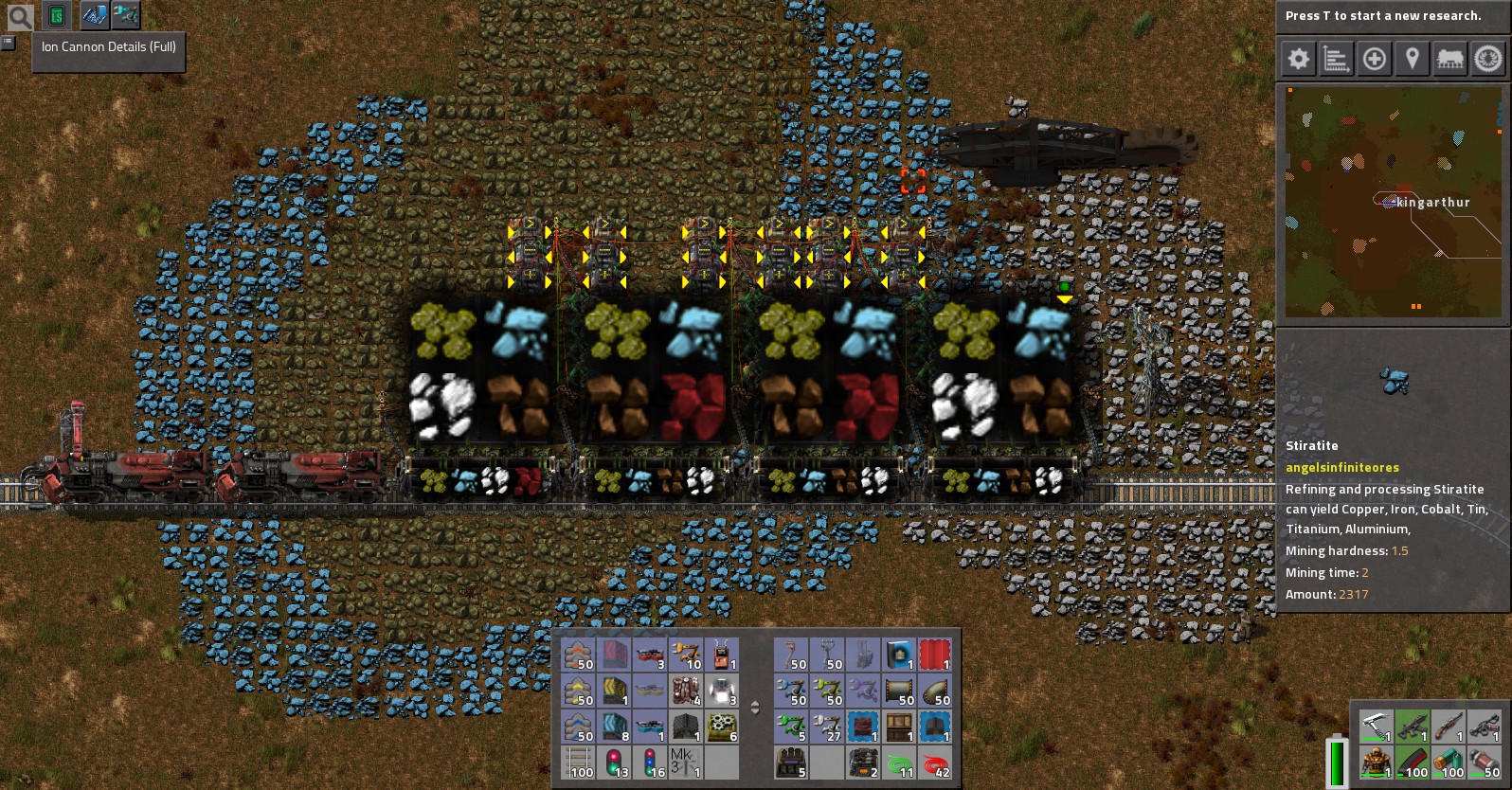Screen dimensions: 1512x790
Task: Add a map tag with the pin button
Action: pos(1413,59)
